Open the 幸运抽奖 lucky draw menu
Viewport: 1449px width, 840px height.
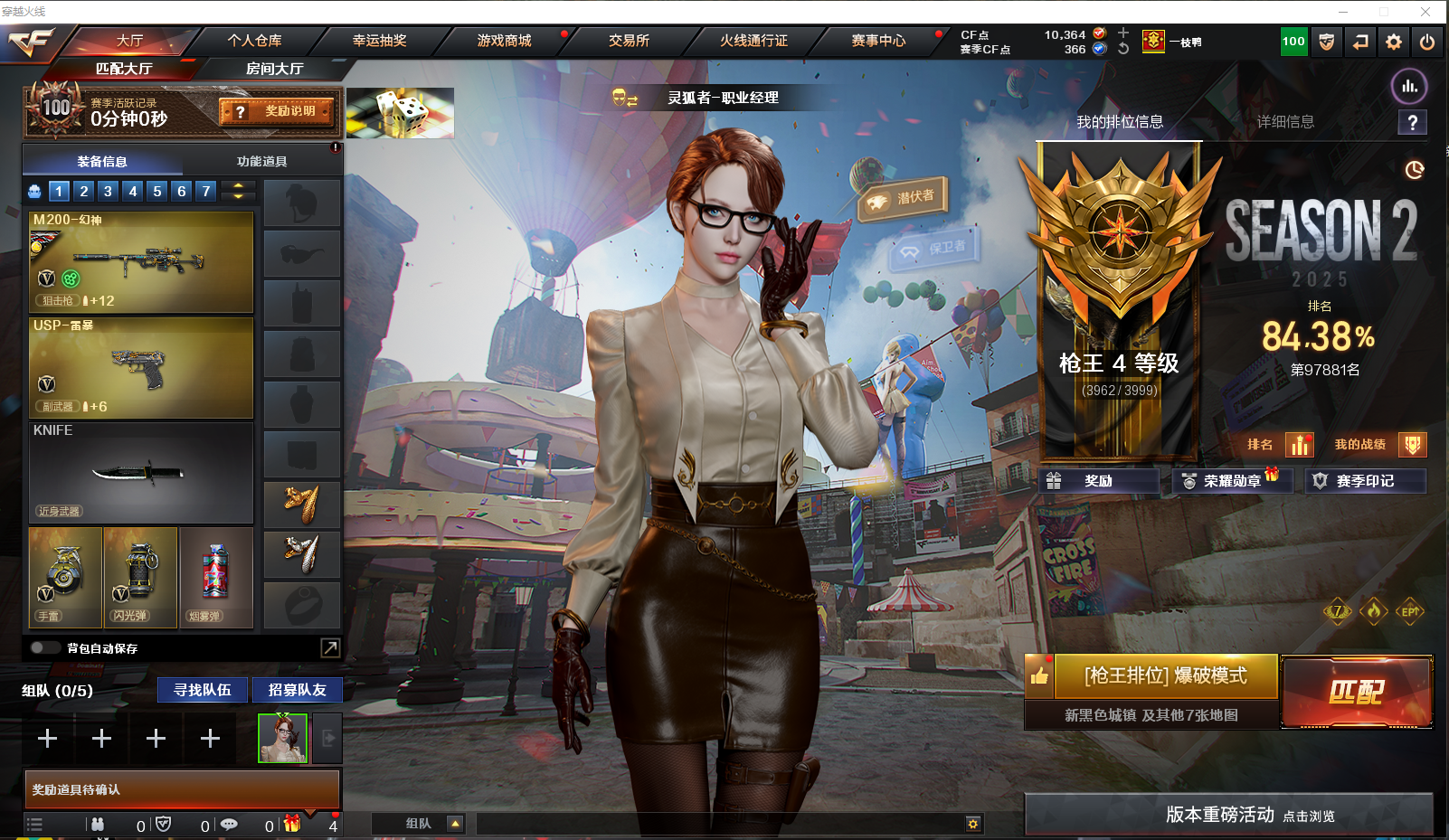pos(379,41)
